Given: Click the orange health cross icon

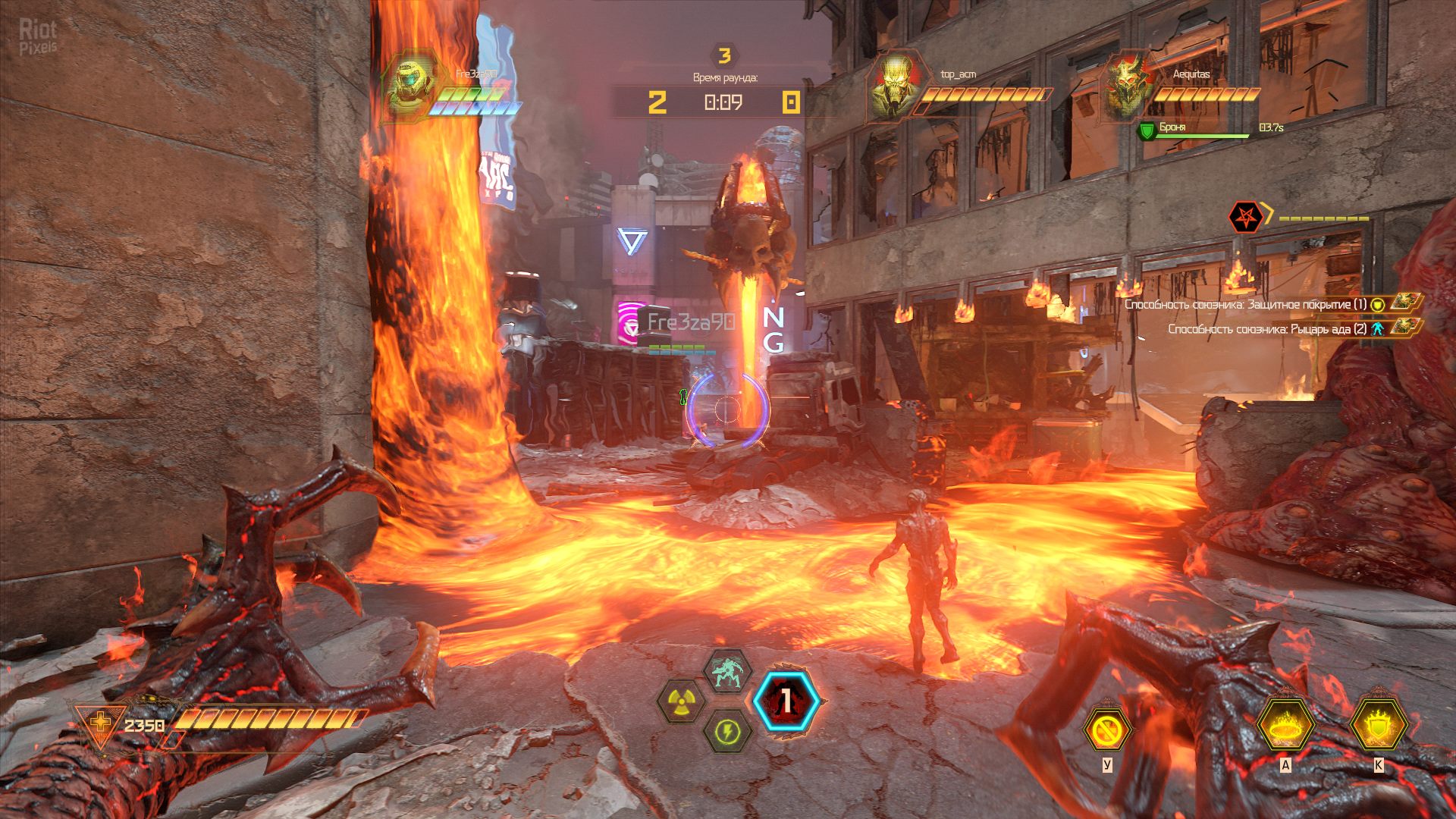Looking at the screenshot, I should (x=100, y=723).
